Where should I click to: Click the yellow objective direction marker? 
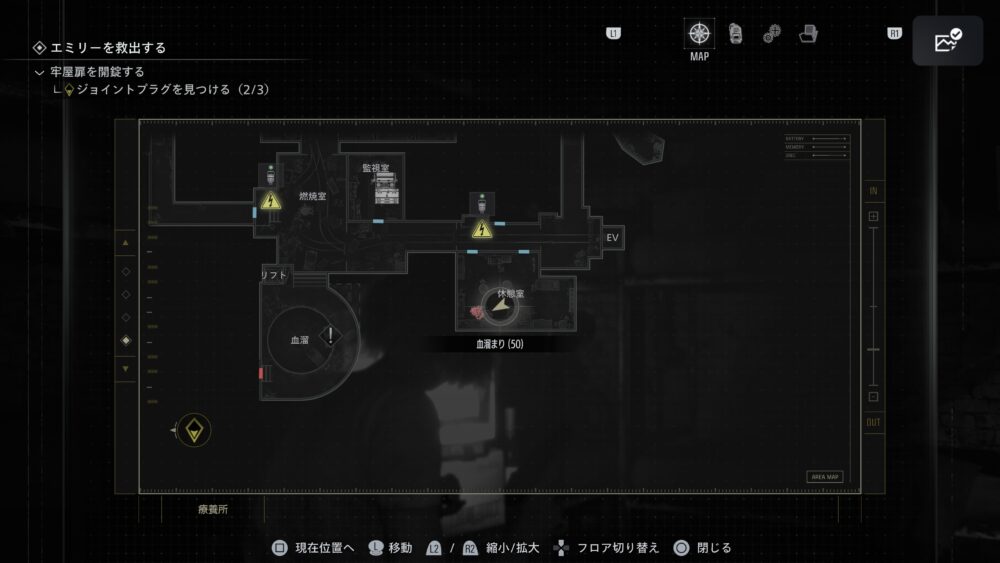[x=193, y=430]
